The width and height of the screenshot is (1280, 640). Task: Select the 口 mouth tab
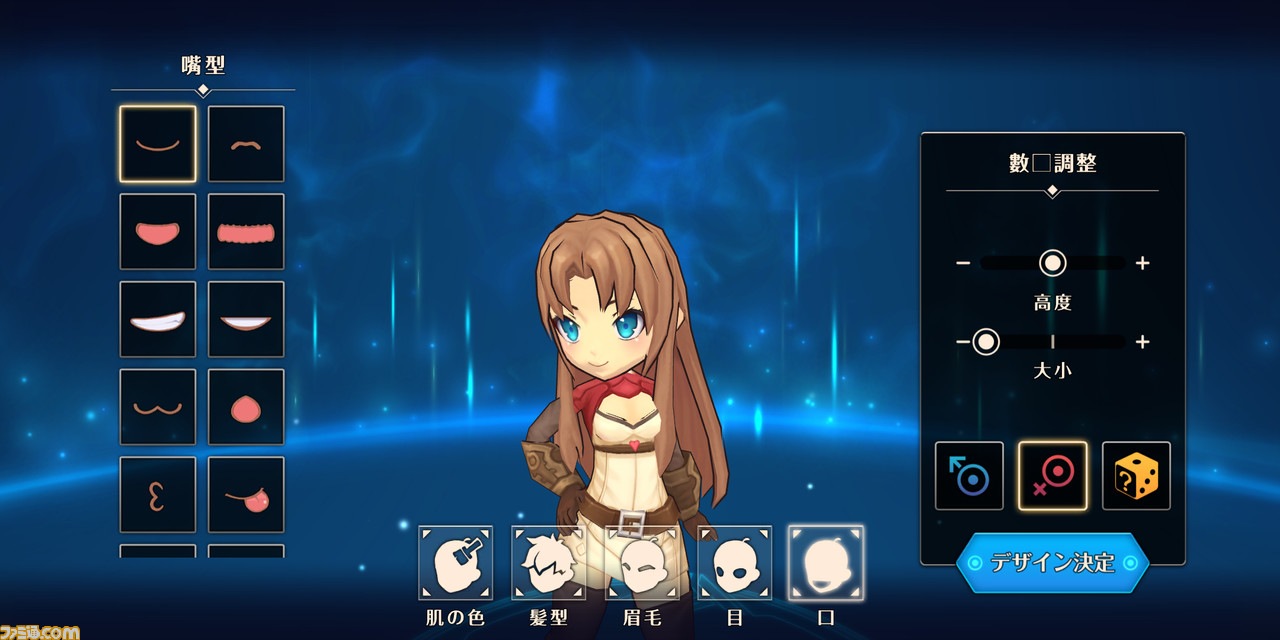pyautogui.click(x=826, y=563)
